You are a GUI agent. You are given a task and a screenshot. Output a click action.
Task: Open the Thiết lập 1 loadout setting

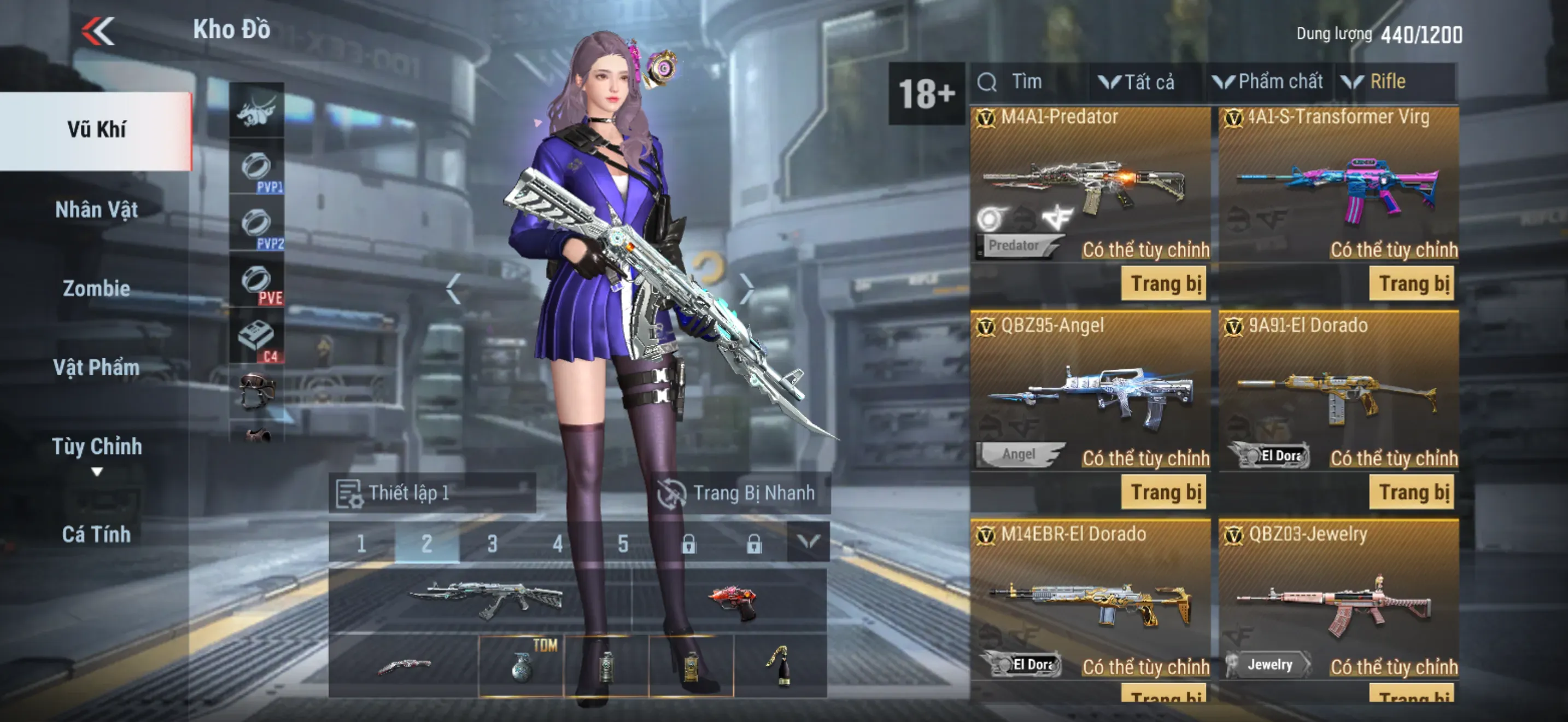click(432, 492)
